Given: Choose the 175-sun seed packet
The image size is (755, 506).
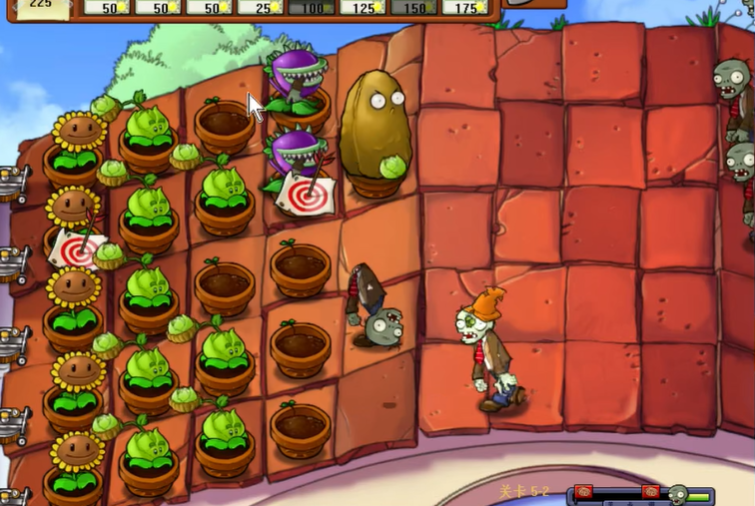Looking at the screenshot, I should click(x=465, y=7).
